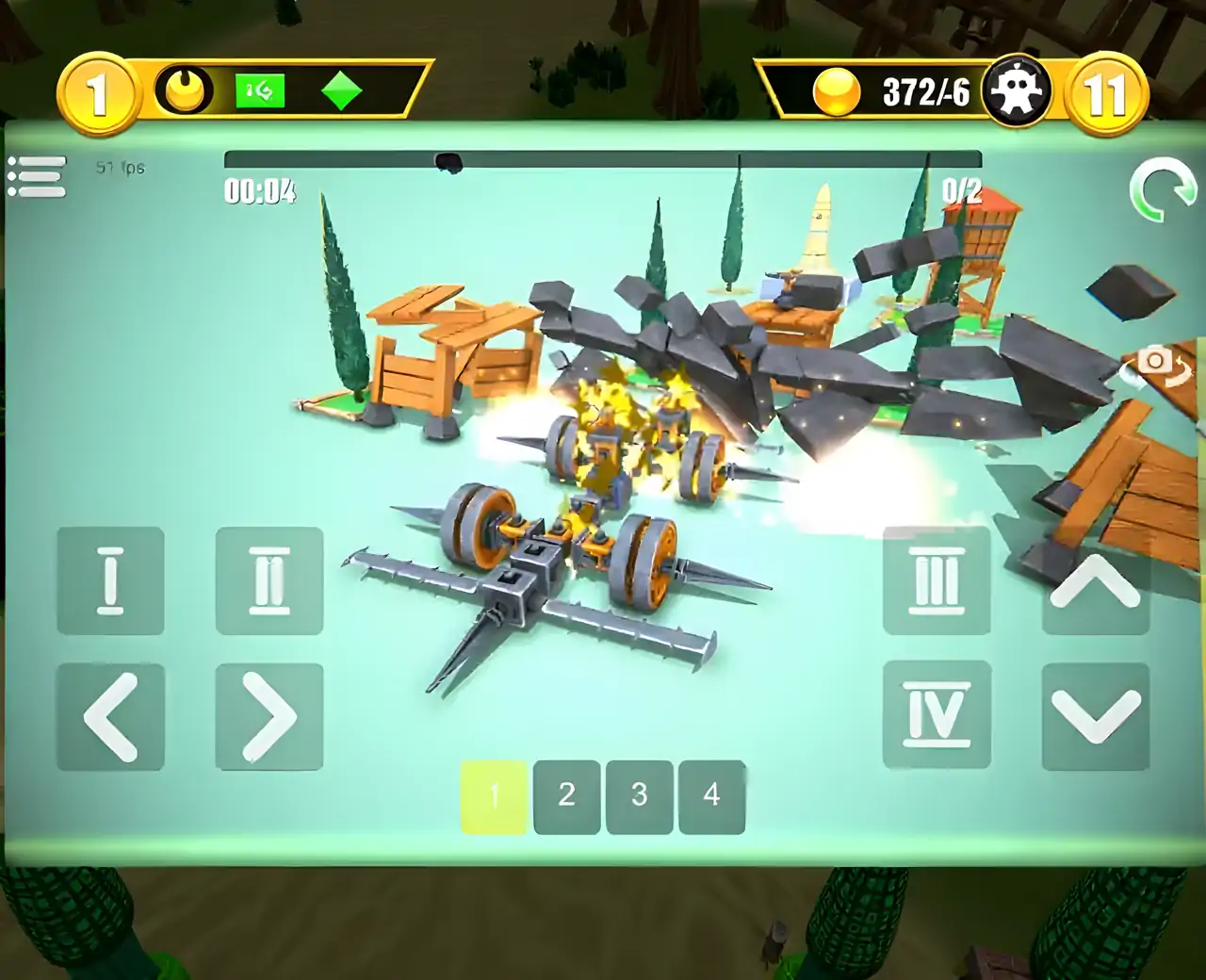Screen dimensions: 1206x980
Task: Open the ghost gear badge icon
Action: 1016,91
